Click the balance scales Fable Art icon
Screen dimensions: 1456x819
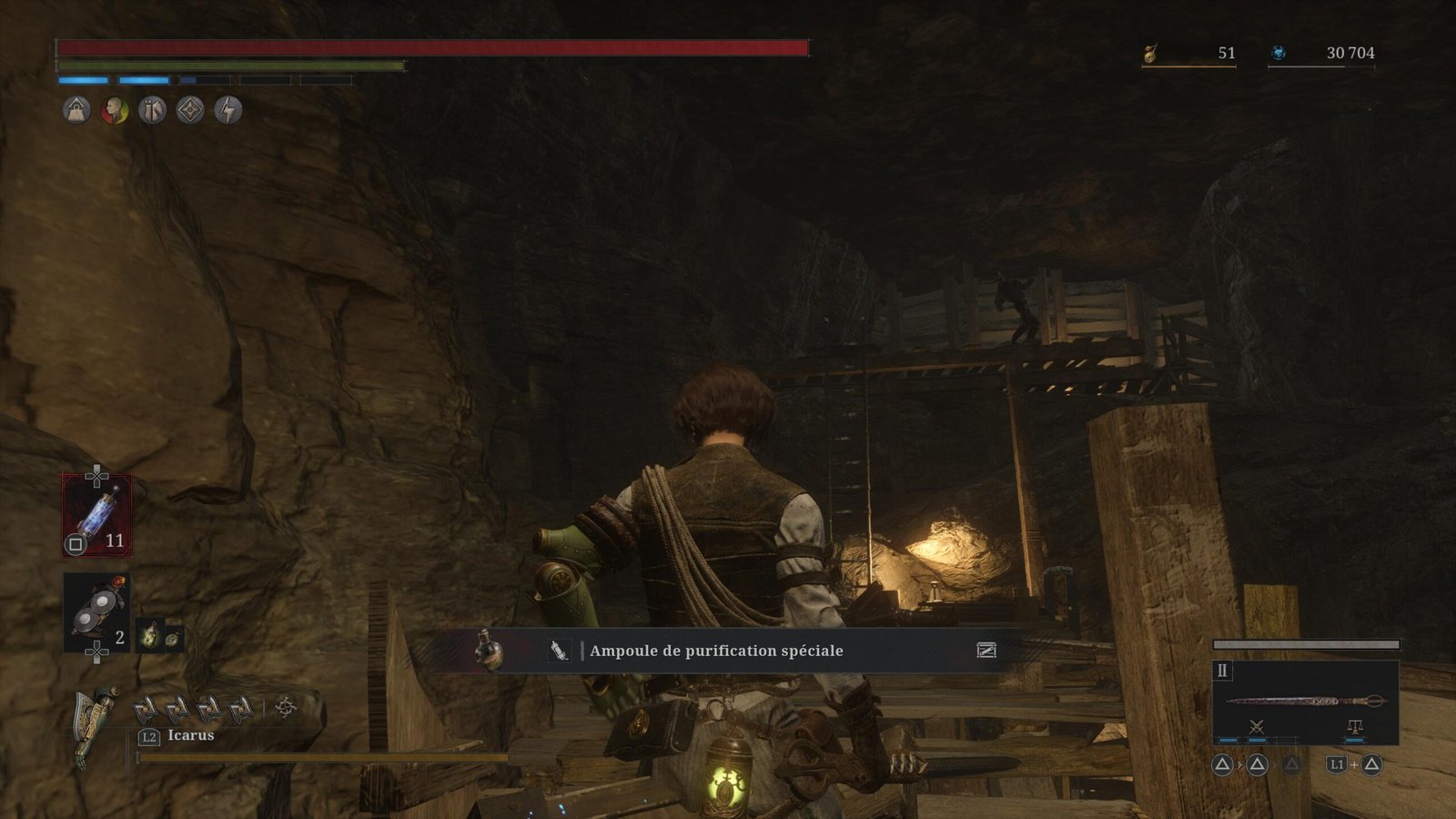click(x=1354, y=726)
